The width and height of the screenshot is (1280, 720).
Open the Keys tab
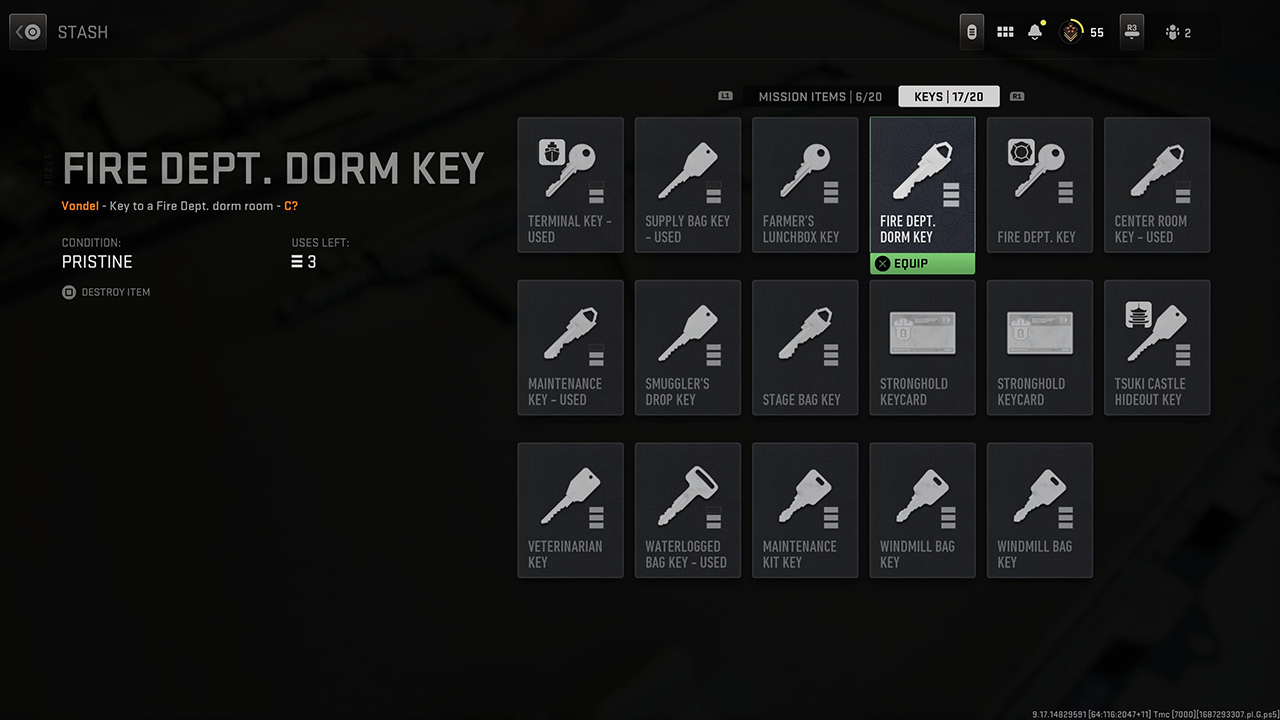click(x=948, y=96)
